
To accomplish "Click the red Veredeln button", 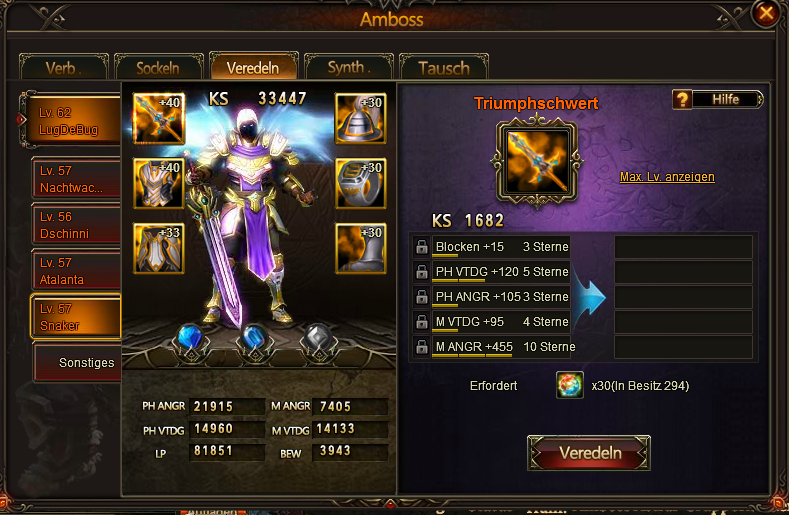I will point(589,453).
